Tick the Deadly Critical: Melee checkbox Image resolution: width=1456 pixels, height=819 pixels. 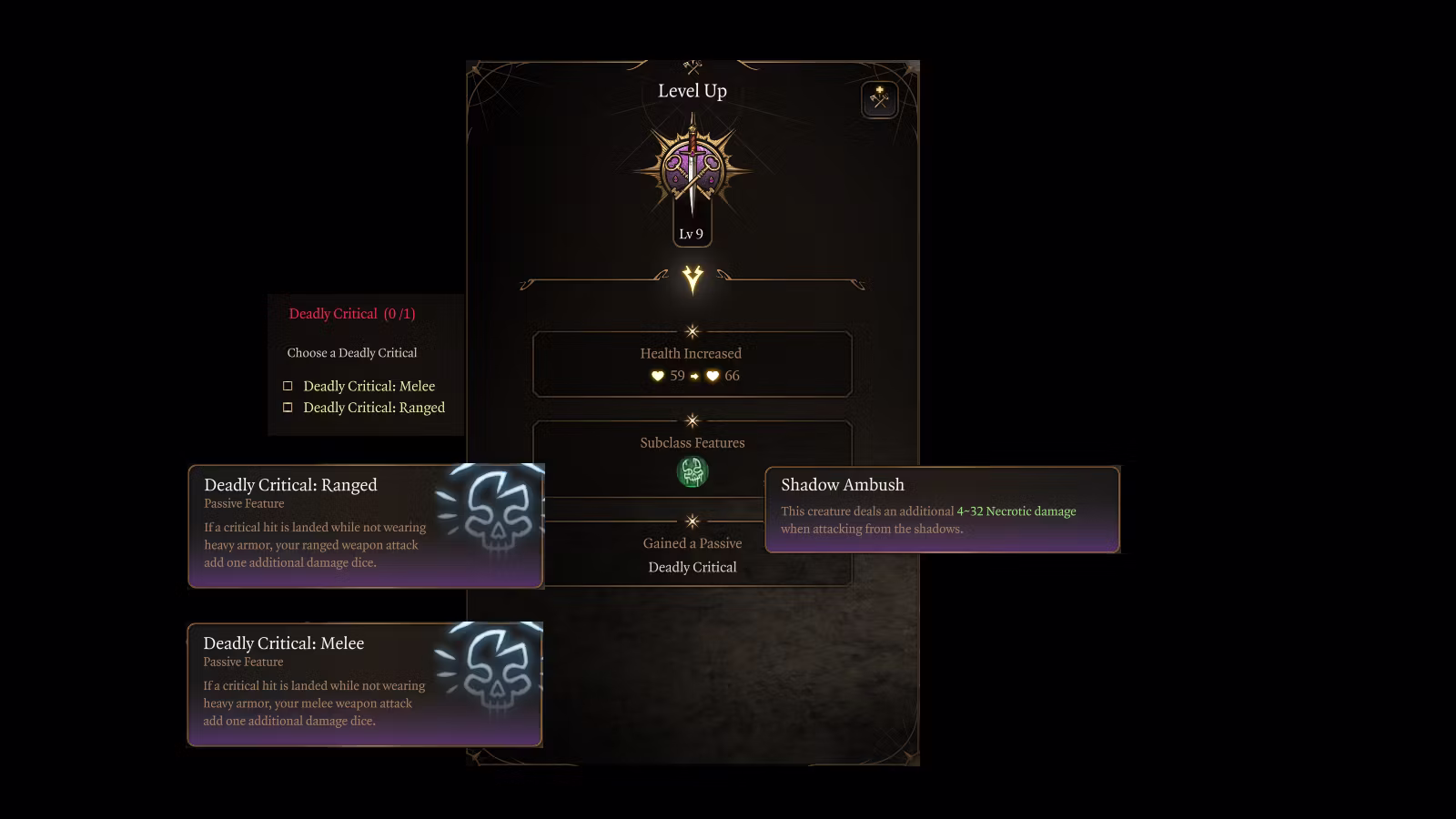(x=288, y=386)
